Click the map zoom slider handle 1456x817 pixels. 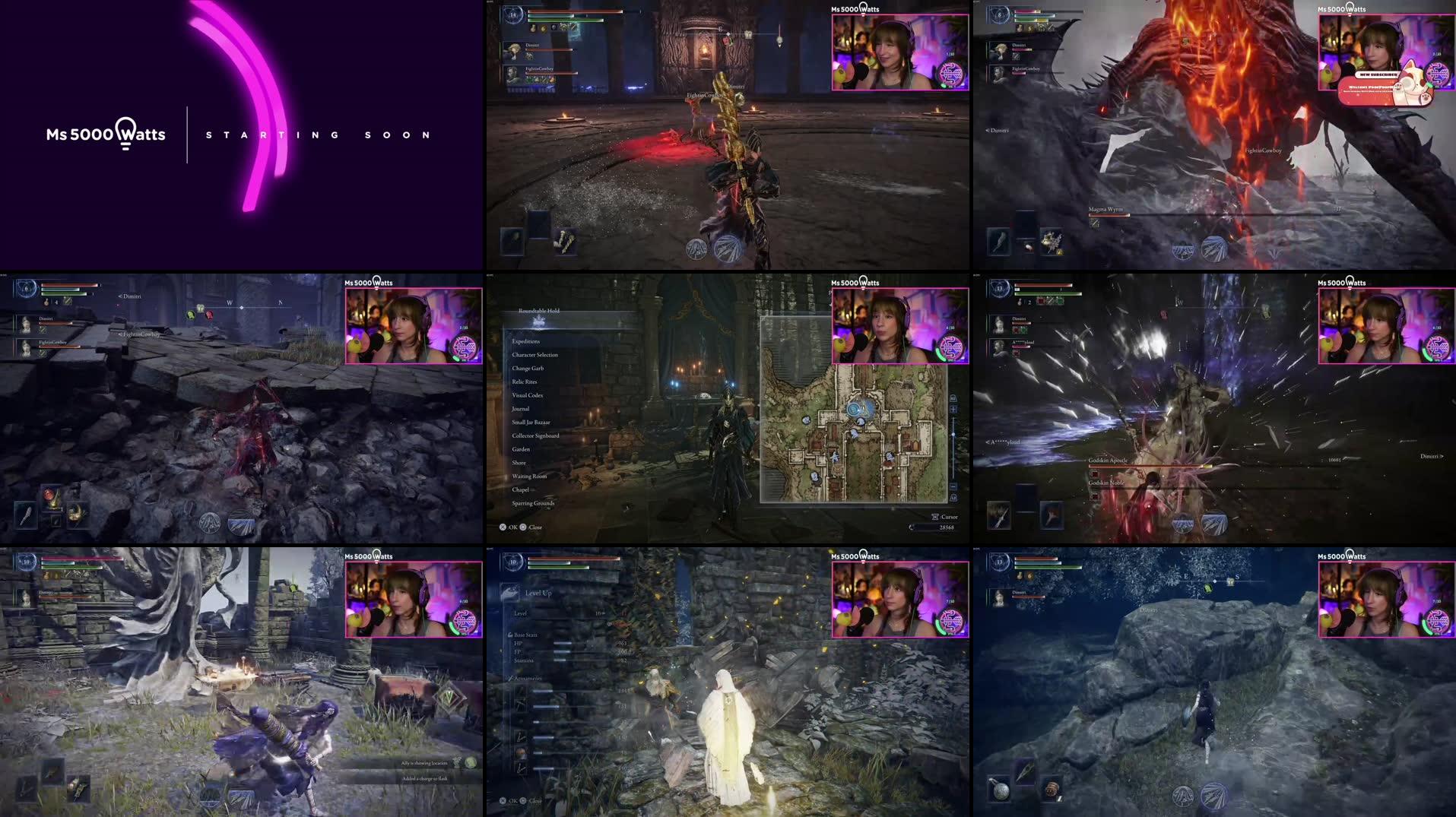(x=954, y=435)
